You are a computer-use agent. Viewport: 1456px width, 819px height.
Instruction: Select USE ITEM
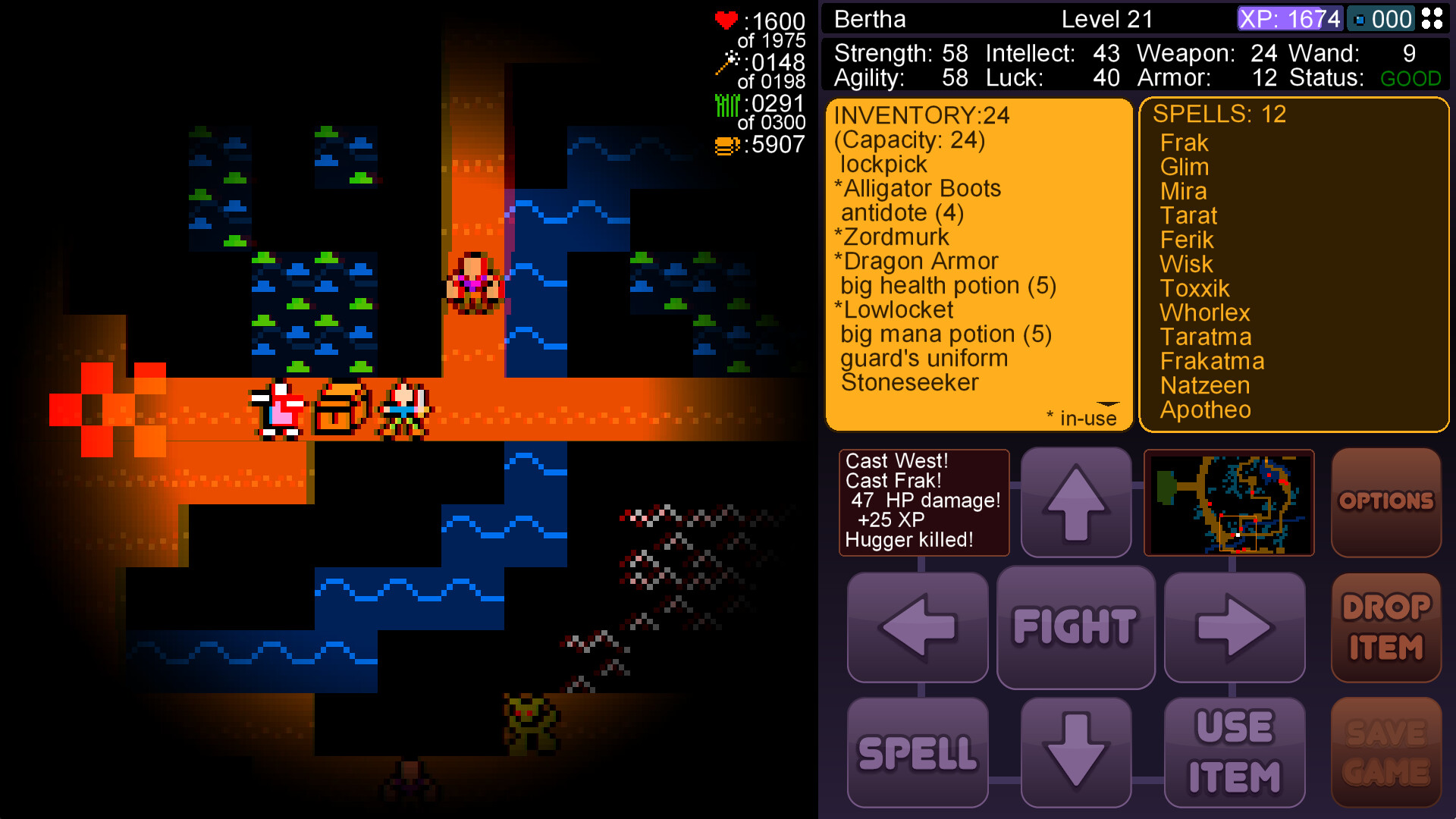(x=1234, y=752)
